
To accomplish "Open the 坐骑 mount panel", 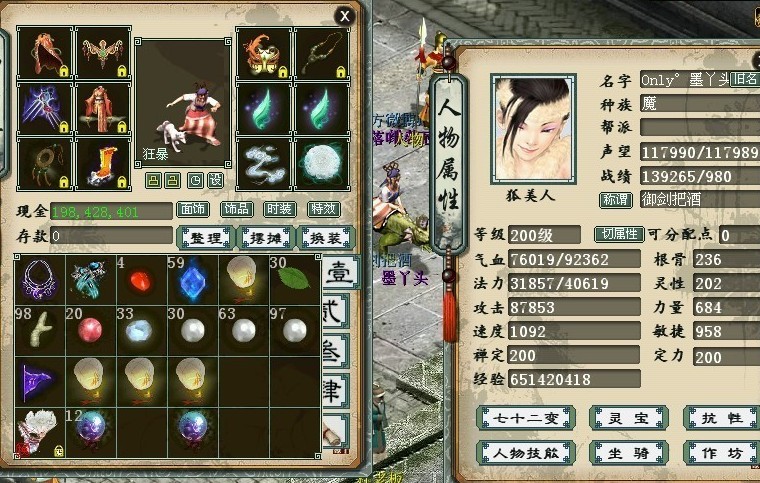I will pyautogui.click(x=627, y=452).
